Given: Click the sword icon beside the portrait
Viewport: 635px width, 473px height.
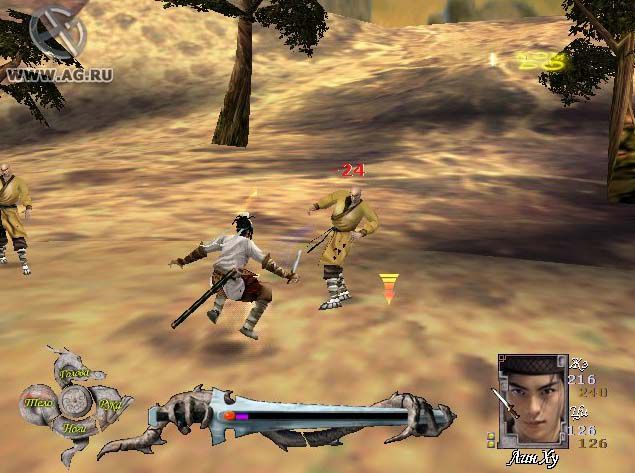Looking at the screenshot, I should tap(503, 402).
